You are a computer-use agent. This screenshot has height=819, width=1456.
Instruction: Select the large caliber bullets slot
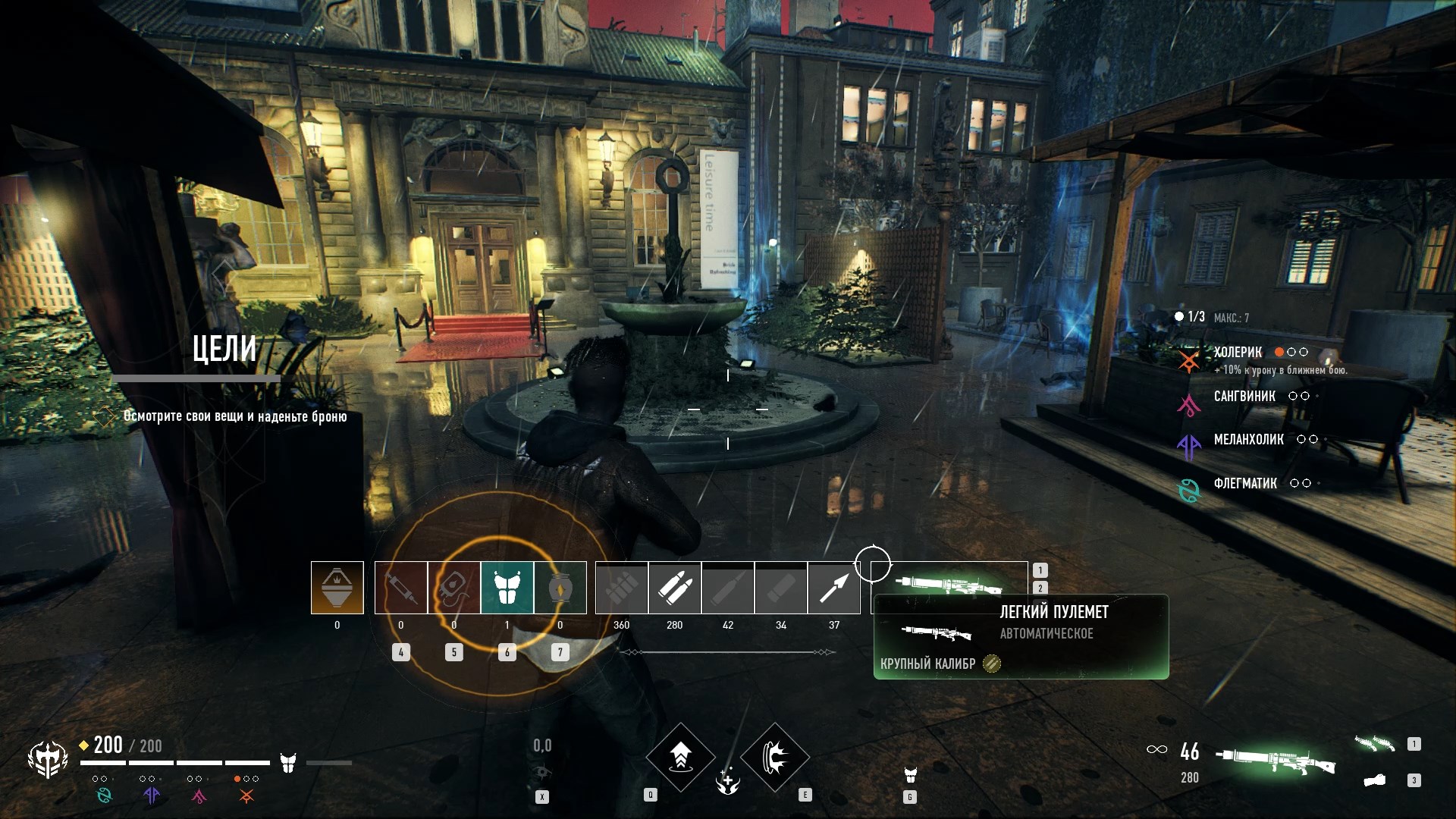pyautogui.click(x=675, y=588)
